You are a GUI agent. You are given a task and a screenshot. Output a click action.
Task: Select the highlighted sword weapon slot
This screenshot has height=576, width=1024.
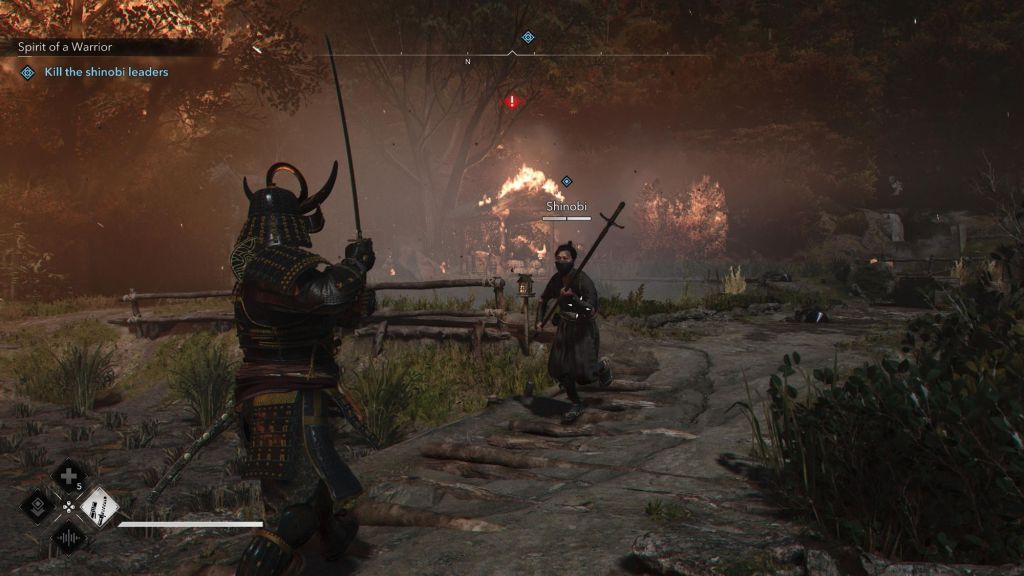click(99, 506)
